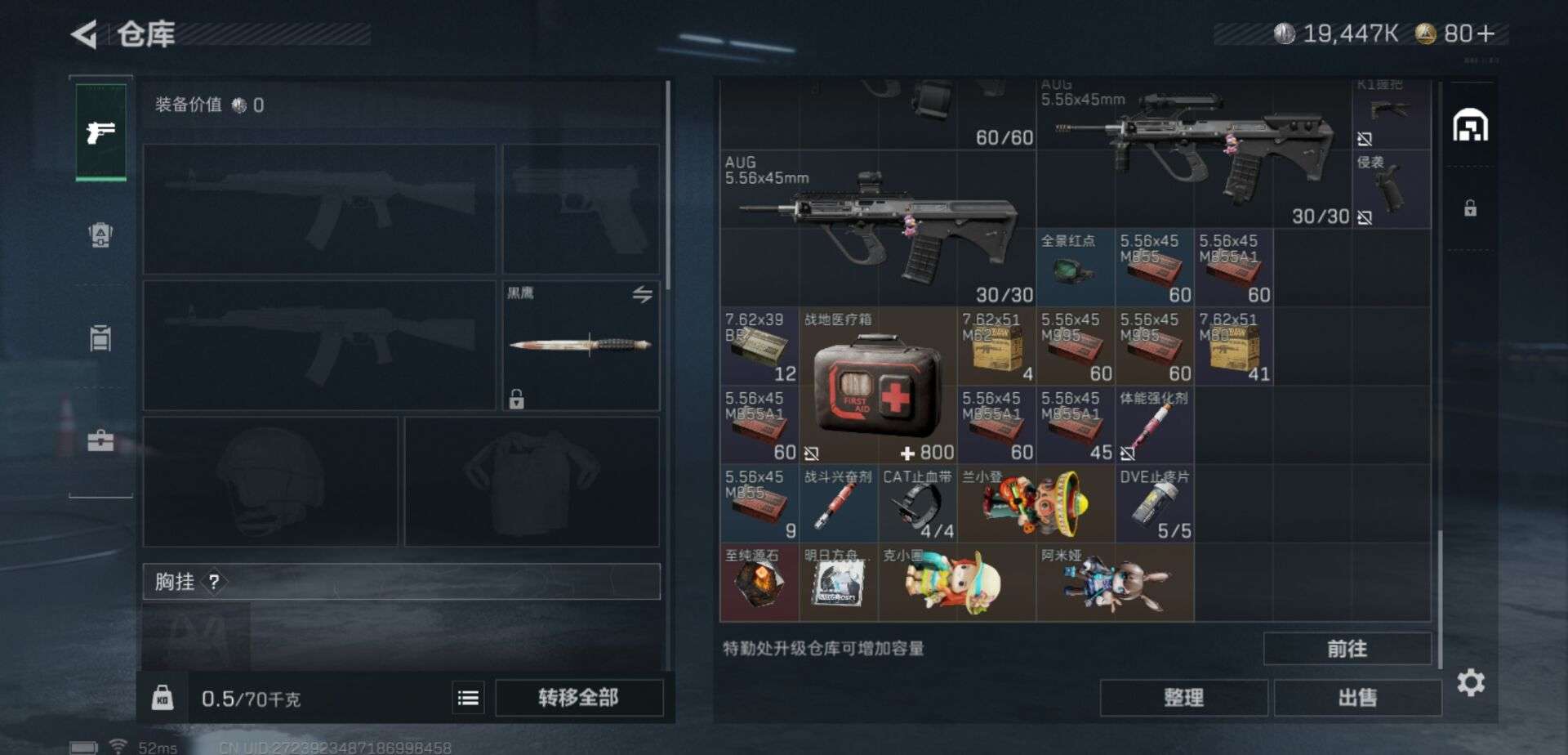1568x755 pixels.
Task: Open the 胸挂 help question mark
Action: tap(213, 582)
